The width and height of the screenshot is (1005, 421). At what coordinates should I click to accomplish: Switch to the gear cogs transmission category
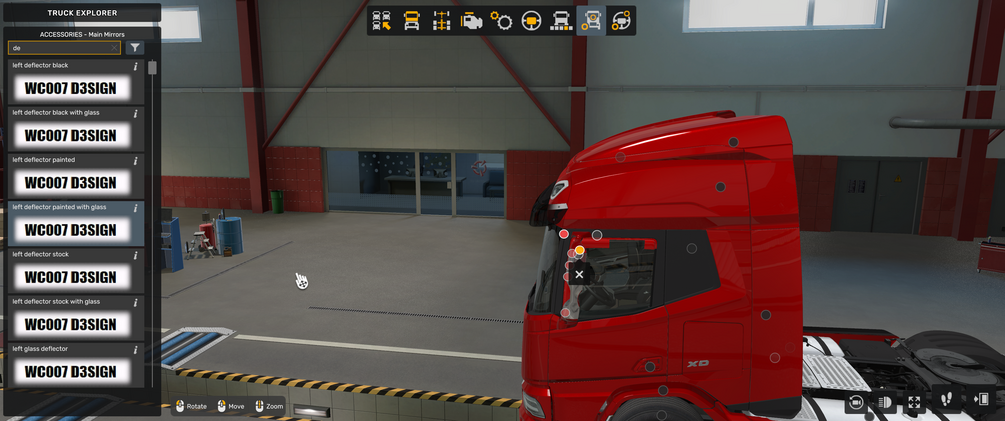[x=501, y=21]
